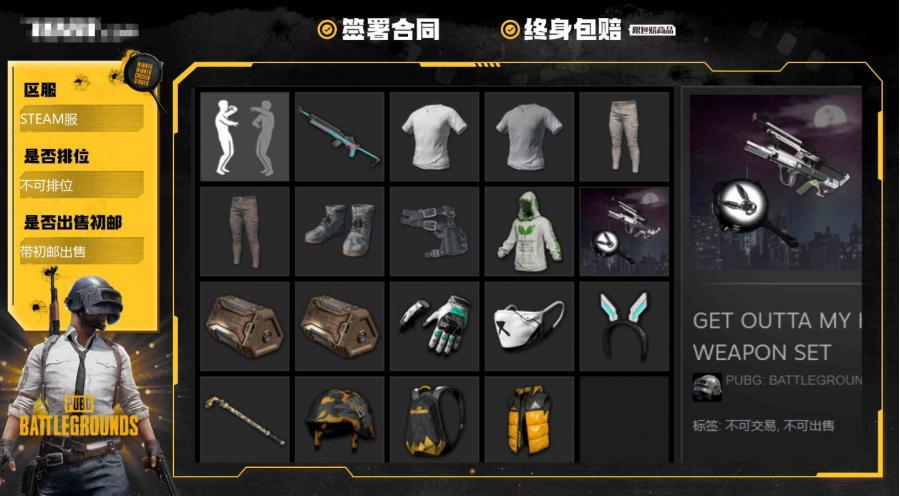Click the black leg holster item
900x496 pixels.
434,231
